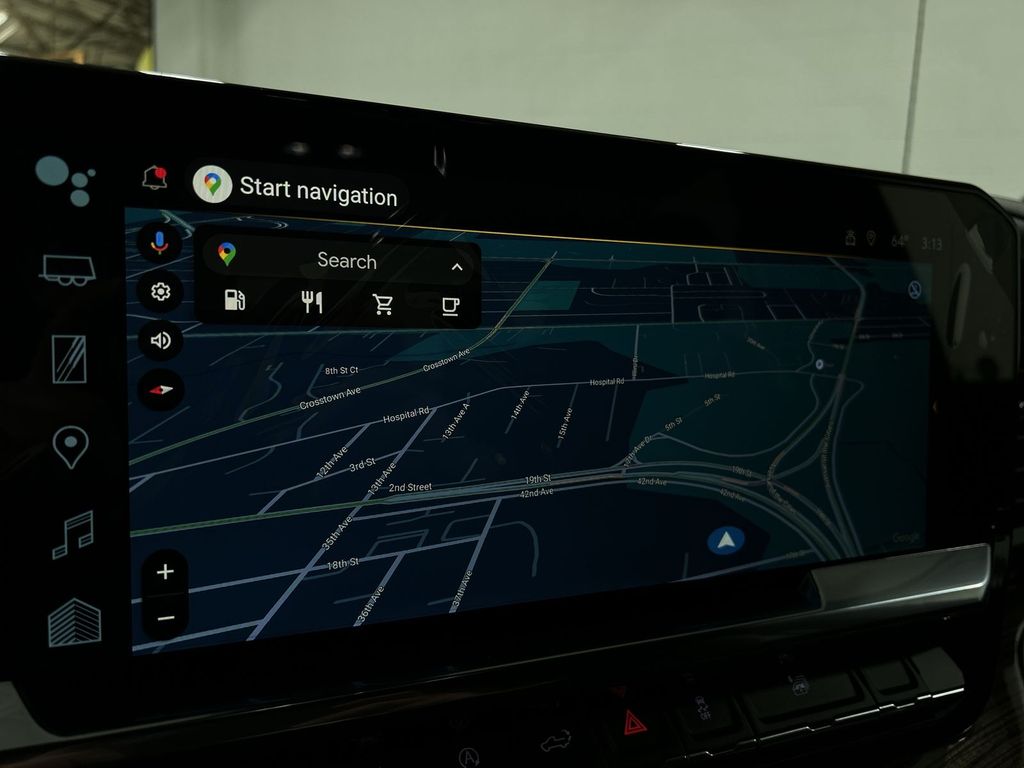Zoom out with the minus button
This screenshot has height=768, width=1024.
coord(166,618)
